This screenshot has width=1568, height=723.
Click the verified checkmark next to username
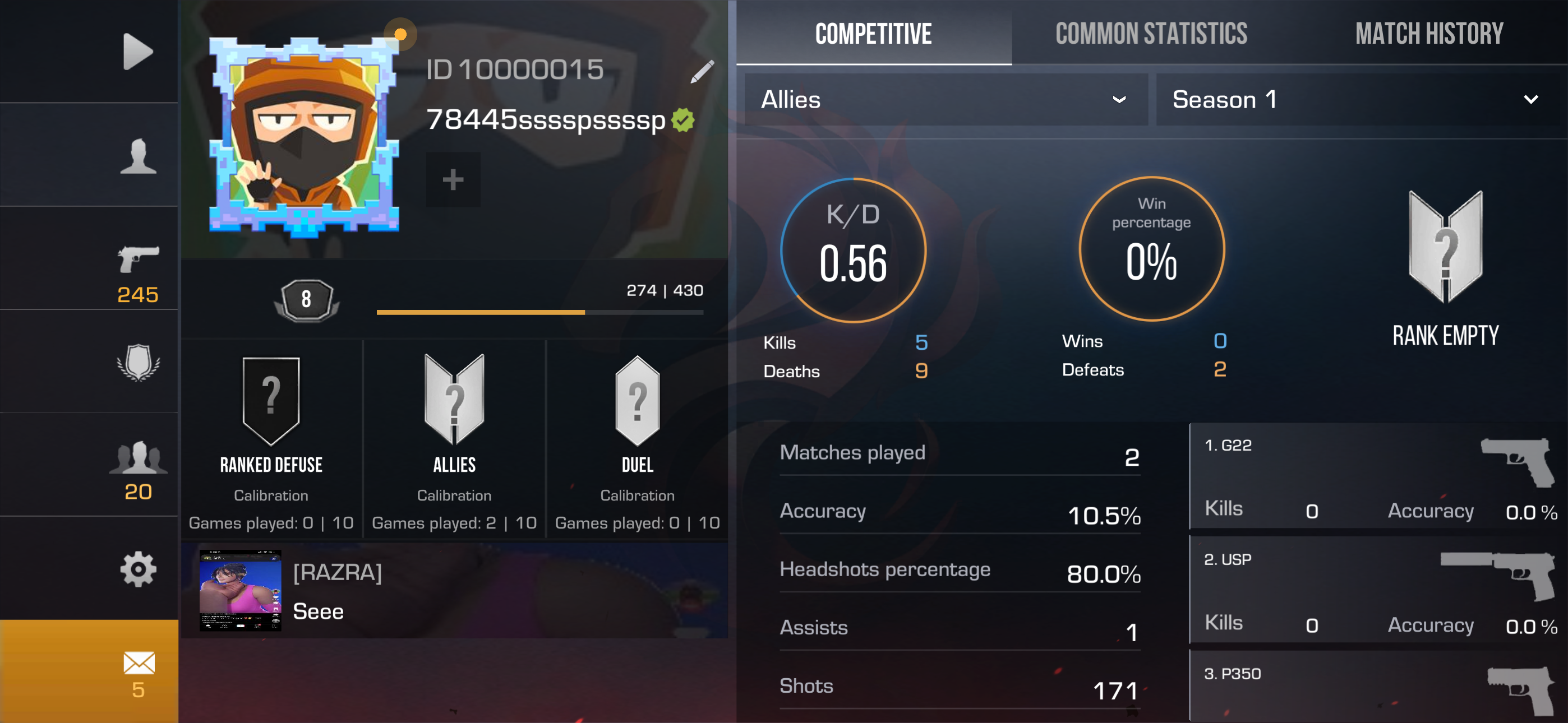683,120
